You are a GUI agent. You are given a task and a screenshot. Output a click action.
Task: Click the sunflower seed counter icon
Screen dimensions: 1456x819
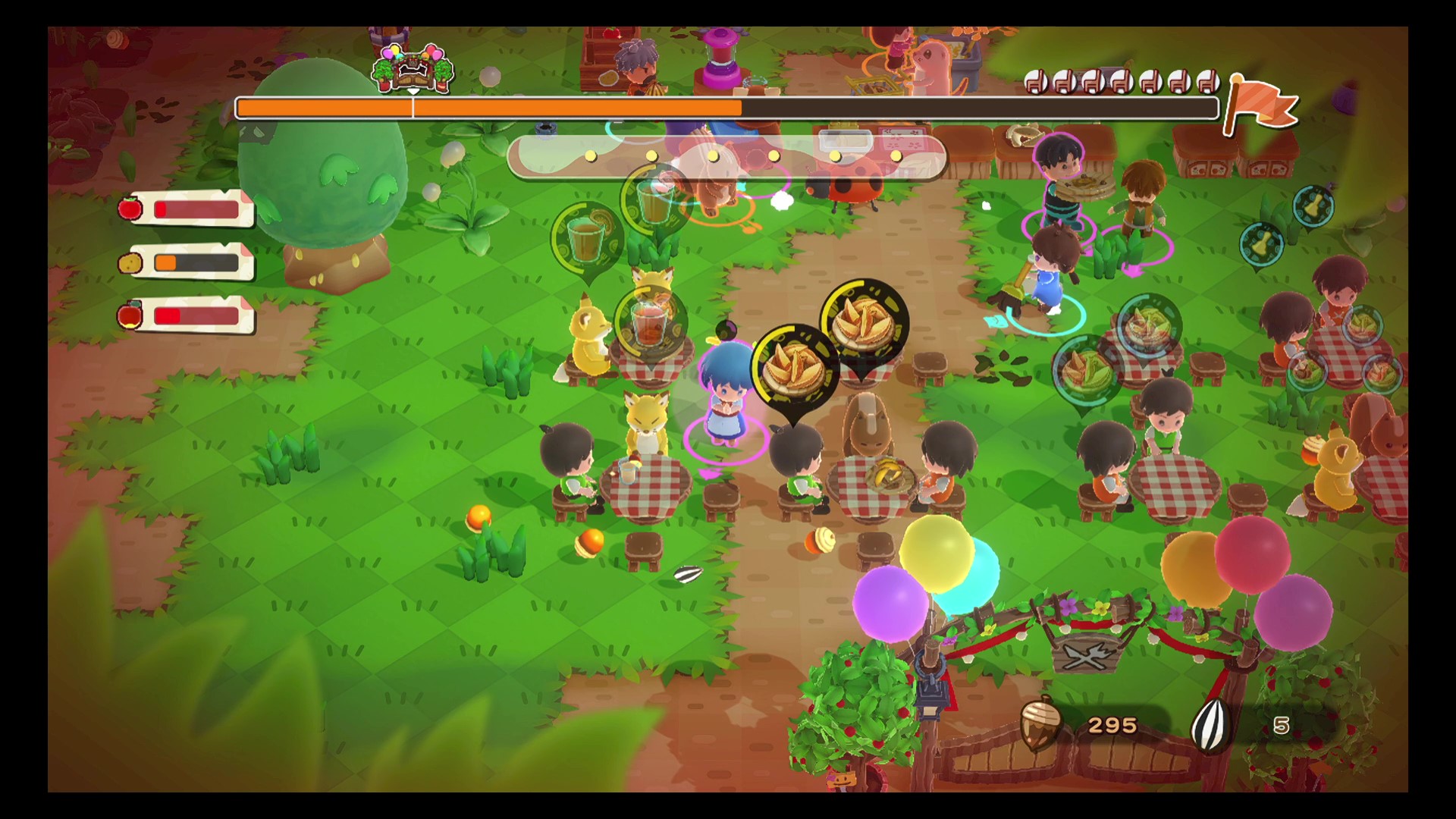coord(1210,725)
